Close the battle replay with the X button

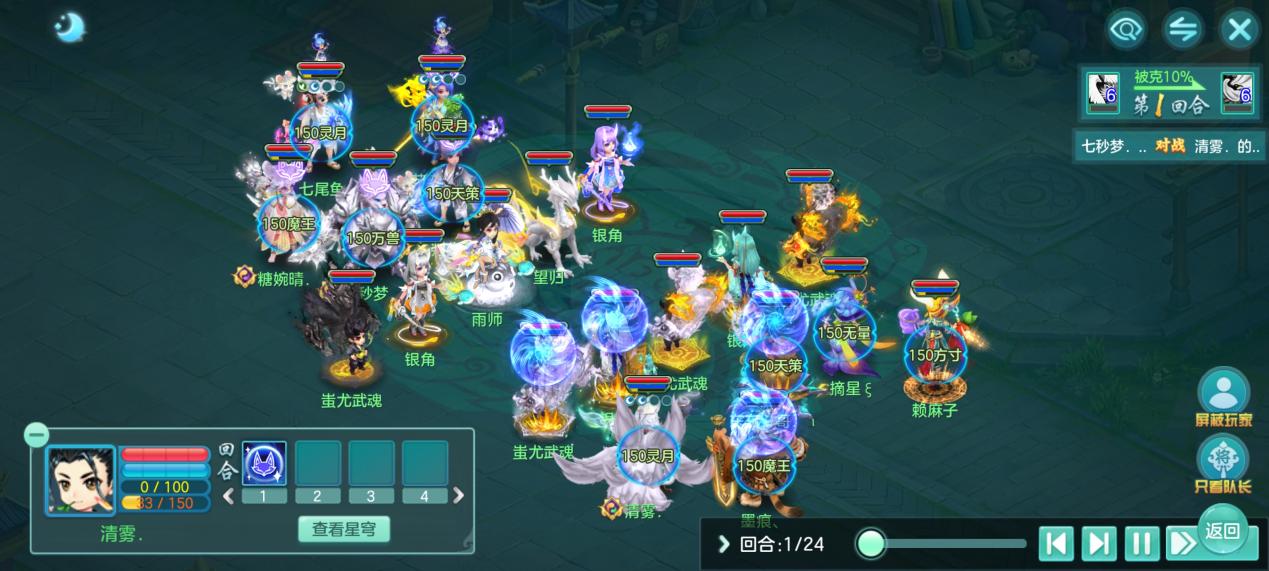tap(1239, 30)
